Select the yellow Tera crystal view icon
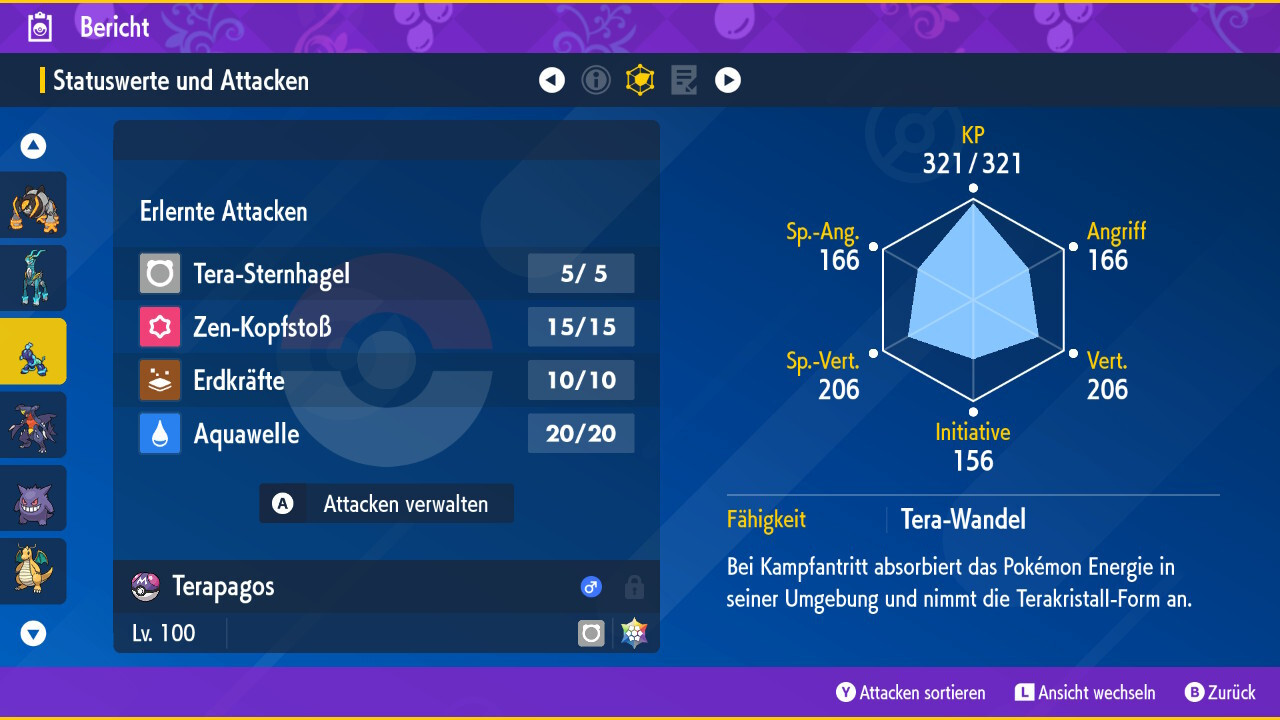This screenshot has height=720, width=1280. point(640,80)
